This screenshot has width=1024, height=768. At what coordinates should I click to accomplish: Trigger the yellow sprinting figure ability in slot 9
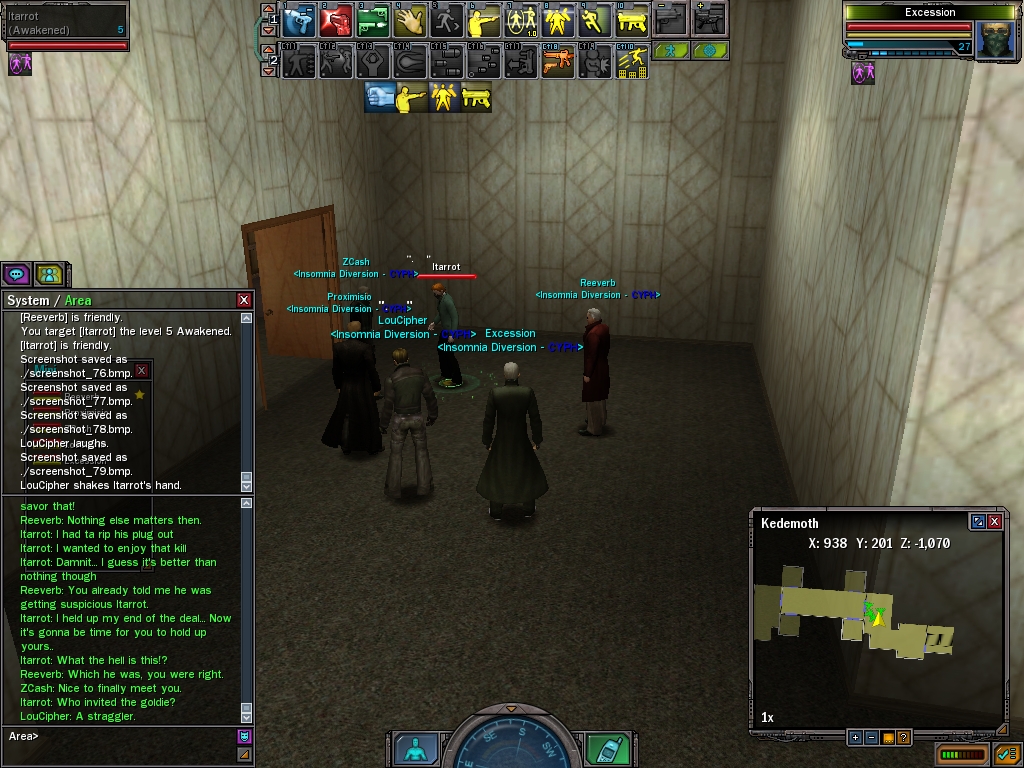point(595,19)
